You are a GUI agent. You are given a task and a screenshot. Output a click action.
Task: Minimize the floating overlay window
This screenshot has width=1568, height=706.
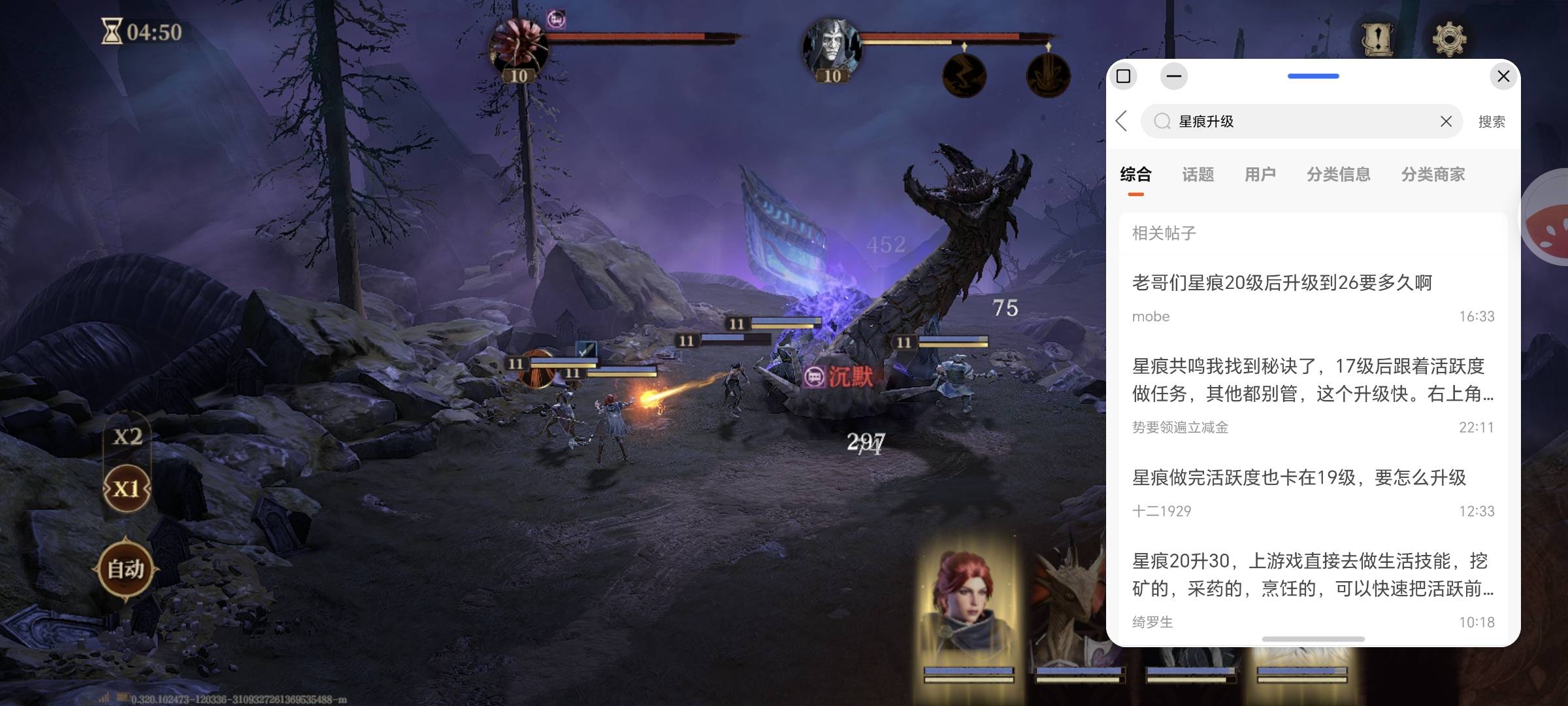click(1173, 76)
